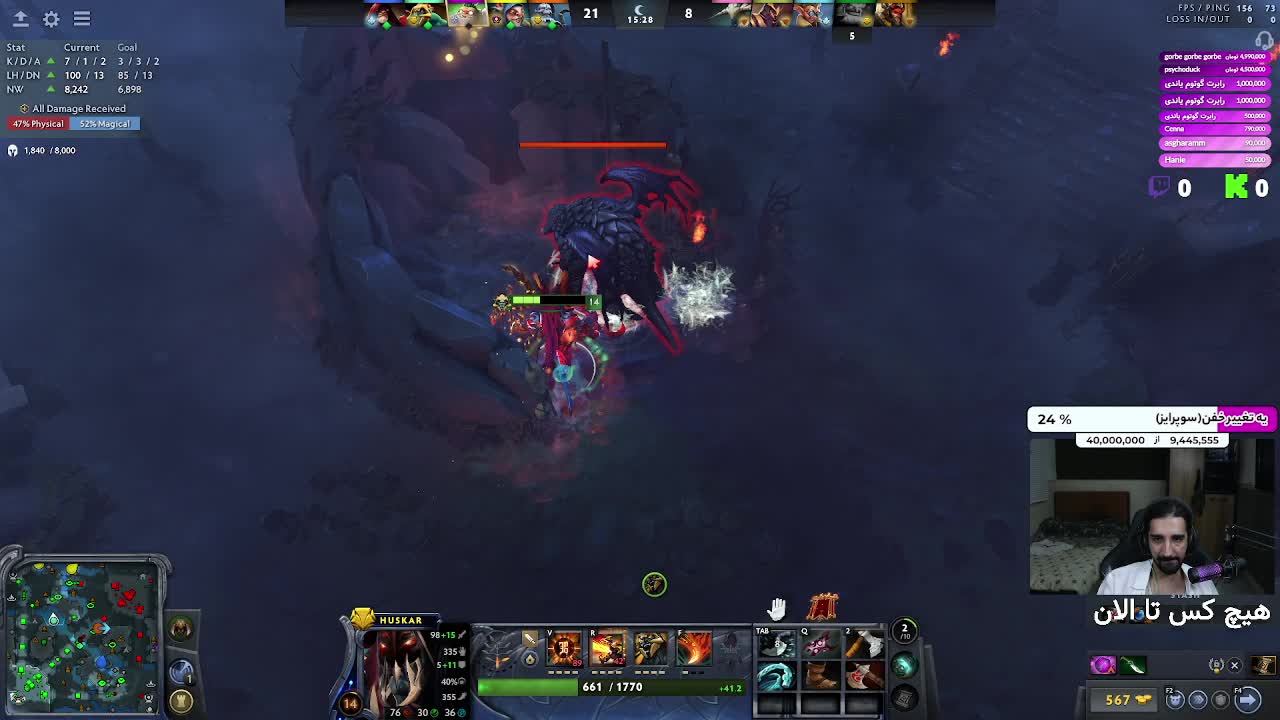Activate courier speed burst chevron button
The width and height of the screenshot is (1280, 720).
(1197, 699)
